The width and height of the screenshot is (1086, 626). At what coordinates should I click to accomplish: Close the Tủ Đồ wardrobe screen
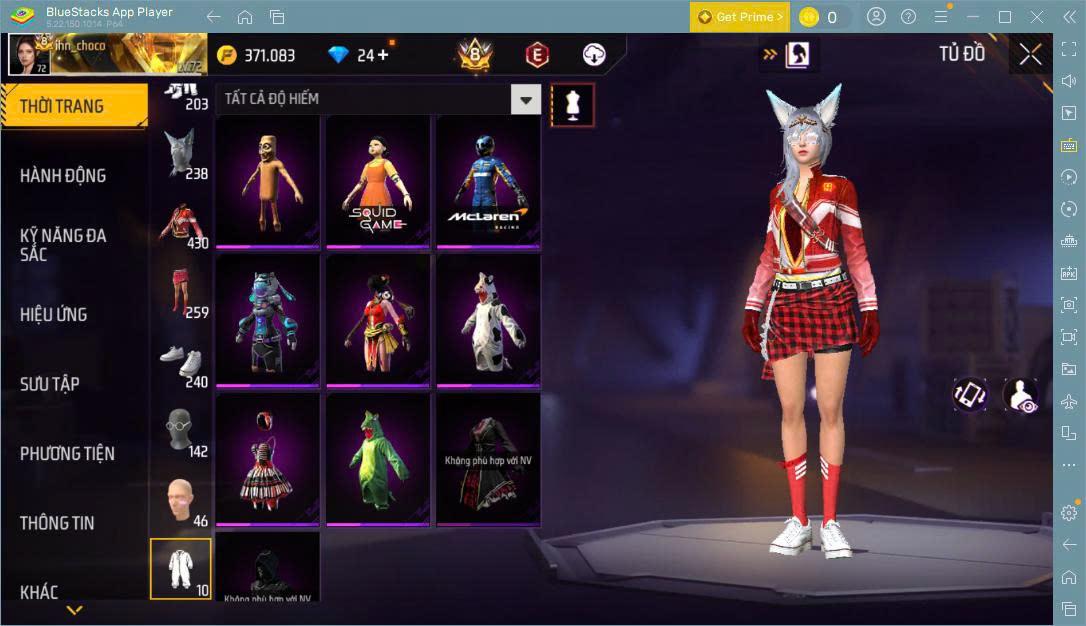(x=1030, y=55)
